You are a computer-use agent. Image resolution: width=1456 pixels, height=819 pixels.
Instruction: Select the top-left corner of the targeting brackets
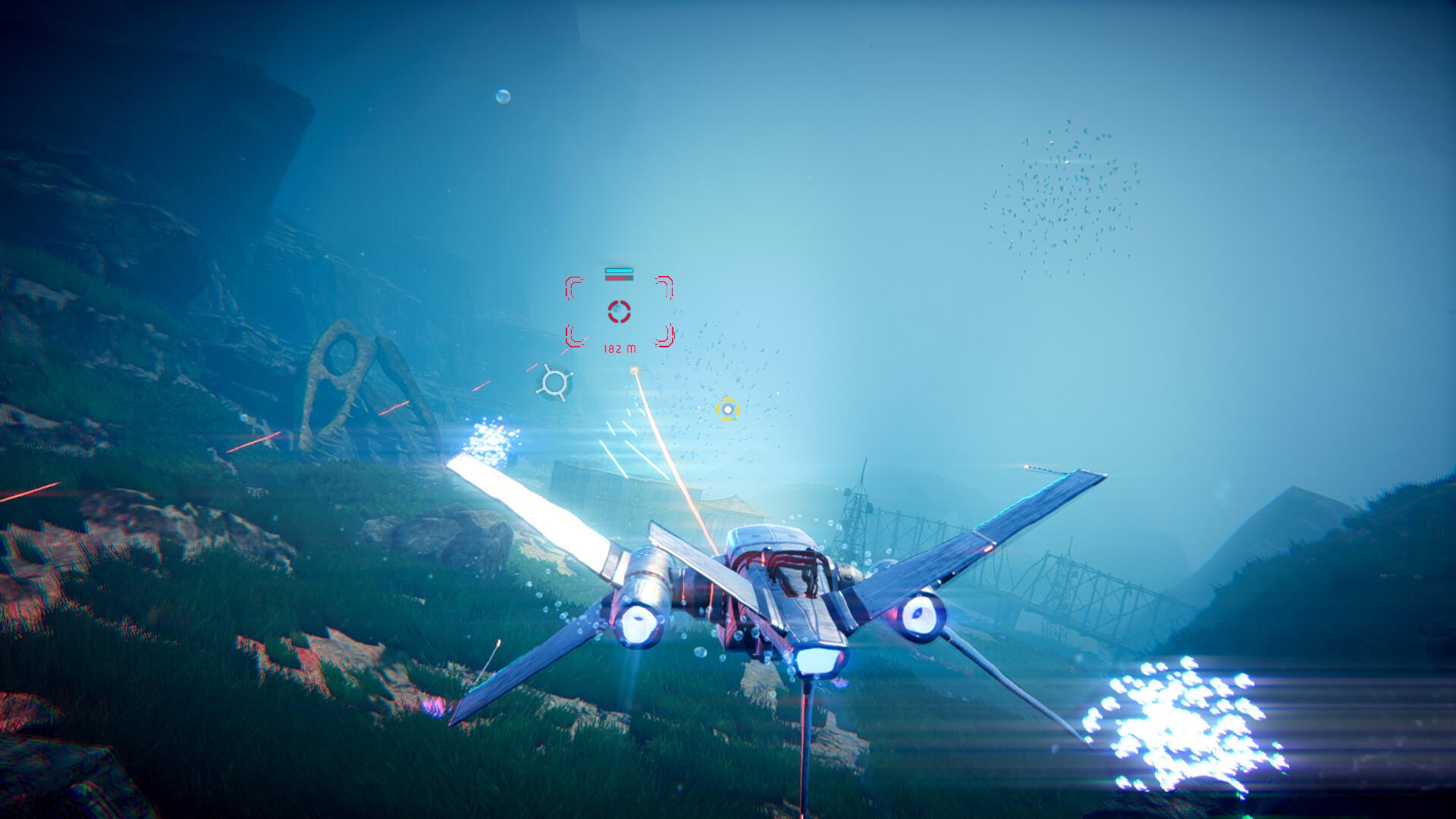(571, 286)
